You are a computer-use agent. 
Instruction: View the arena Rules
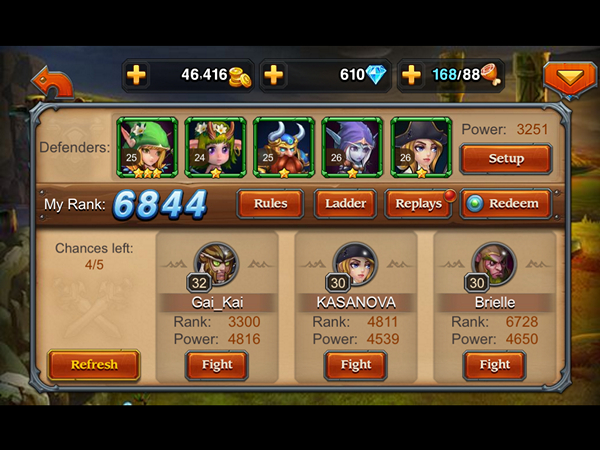click(270, 203)
